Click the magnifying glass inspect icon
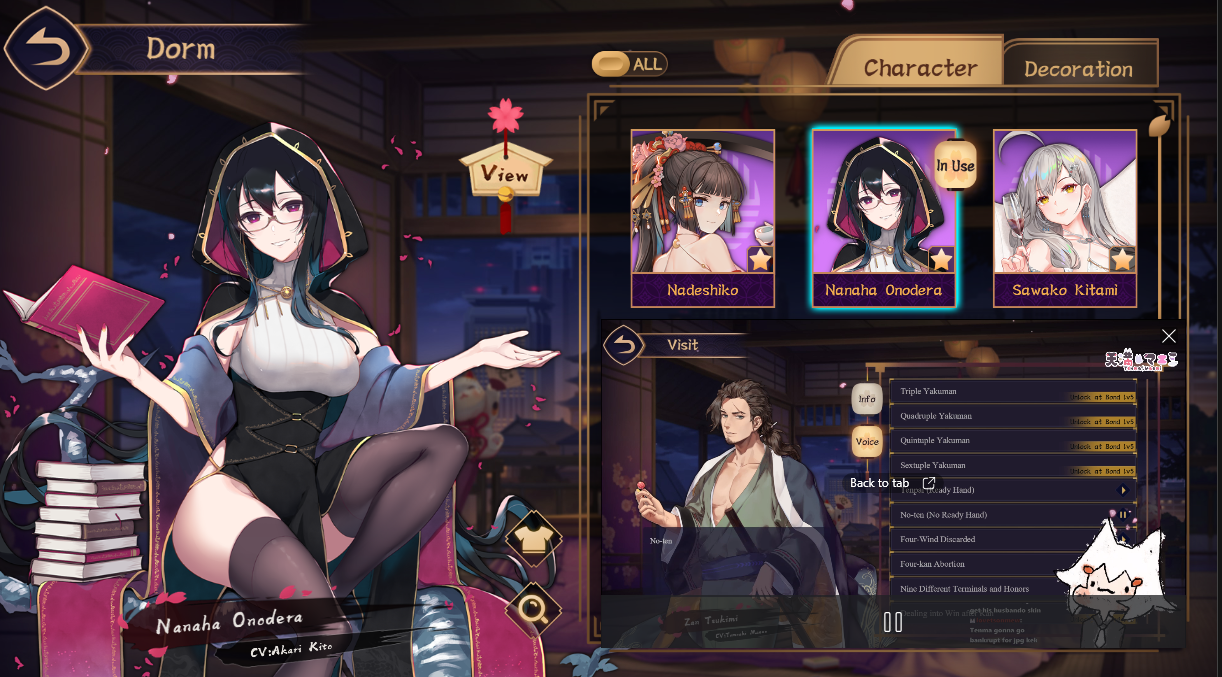This screenshot has height=677, width=1222. pos(533,609)
